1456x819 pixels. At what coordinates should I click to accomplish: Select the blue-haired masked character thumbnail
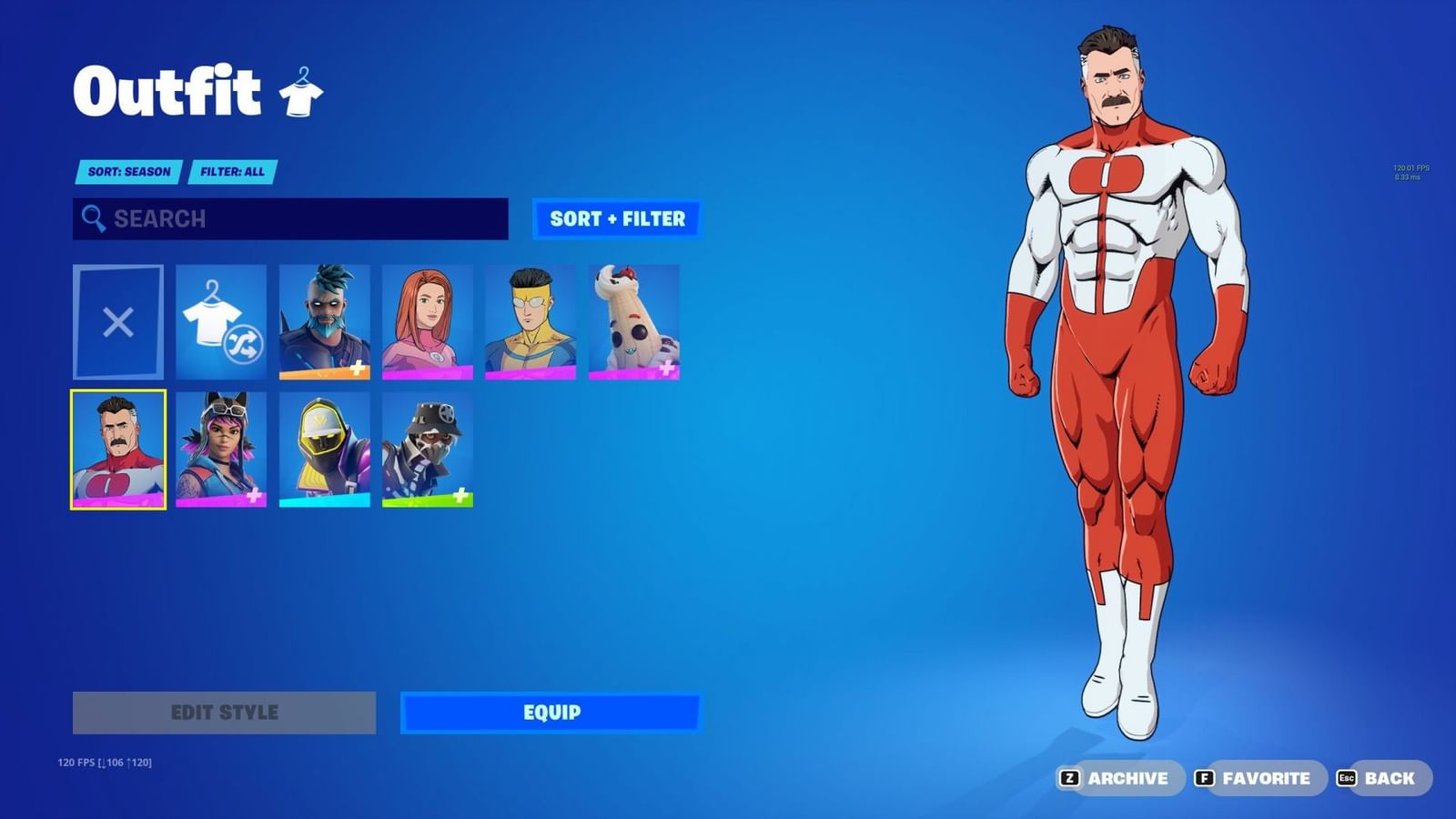click(324, 320)
